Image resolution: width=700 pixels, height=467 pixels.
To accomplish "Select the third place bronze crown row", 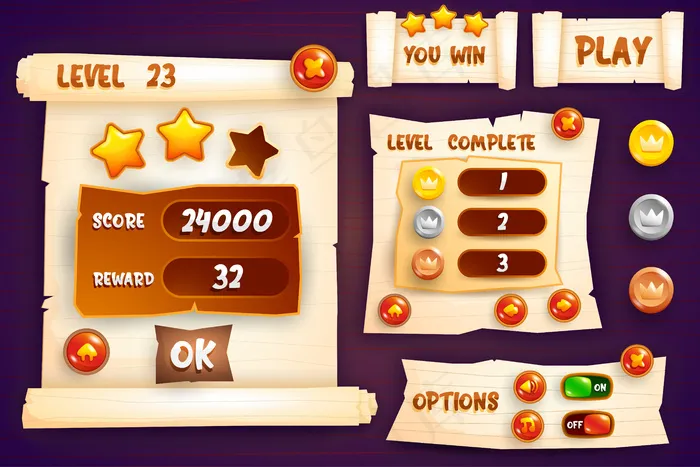I will [x=501, y=264].
